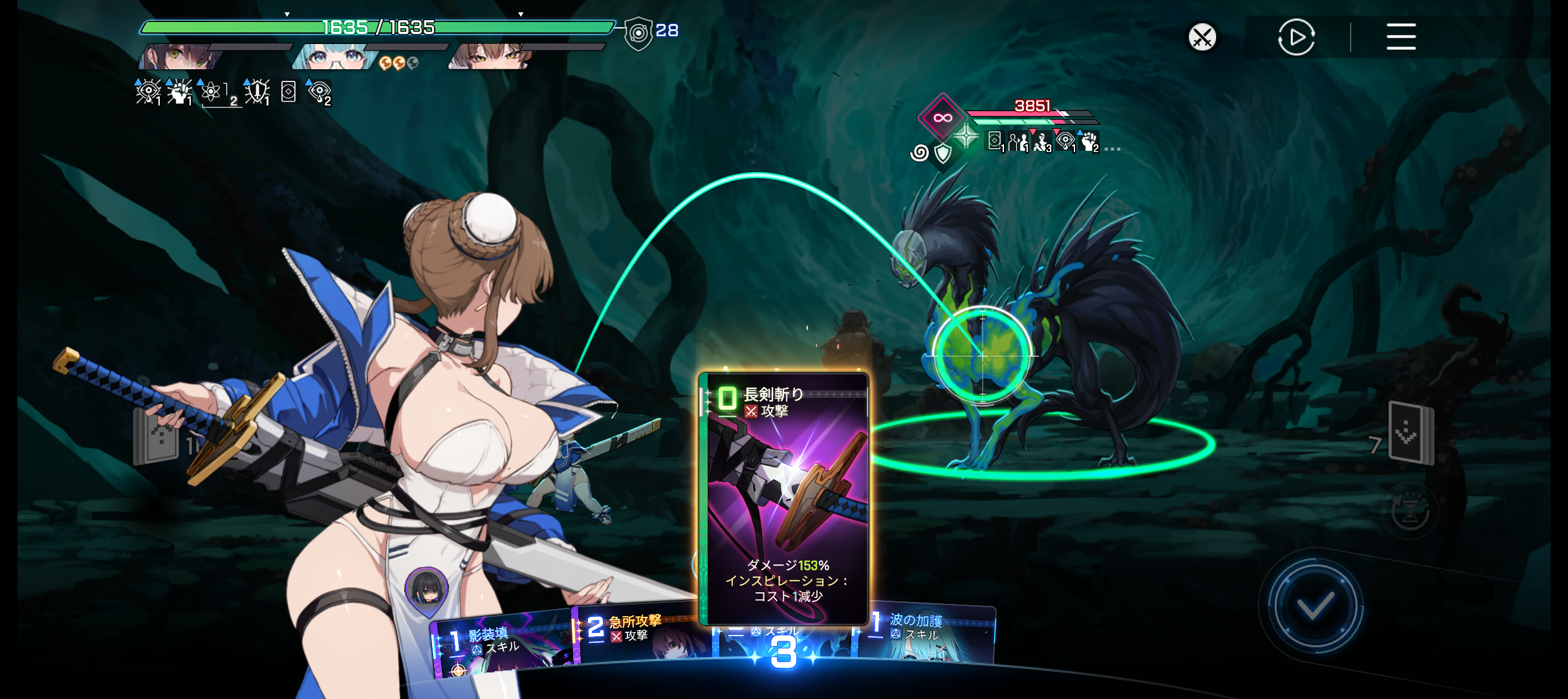Open the draw pile showing 7 cards
The height and width of the screenshot is (699, 1568).
pos(1410,434)
